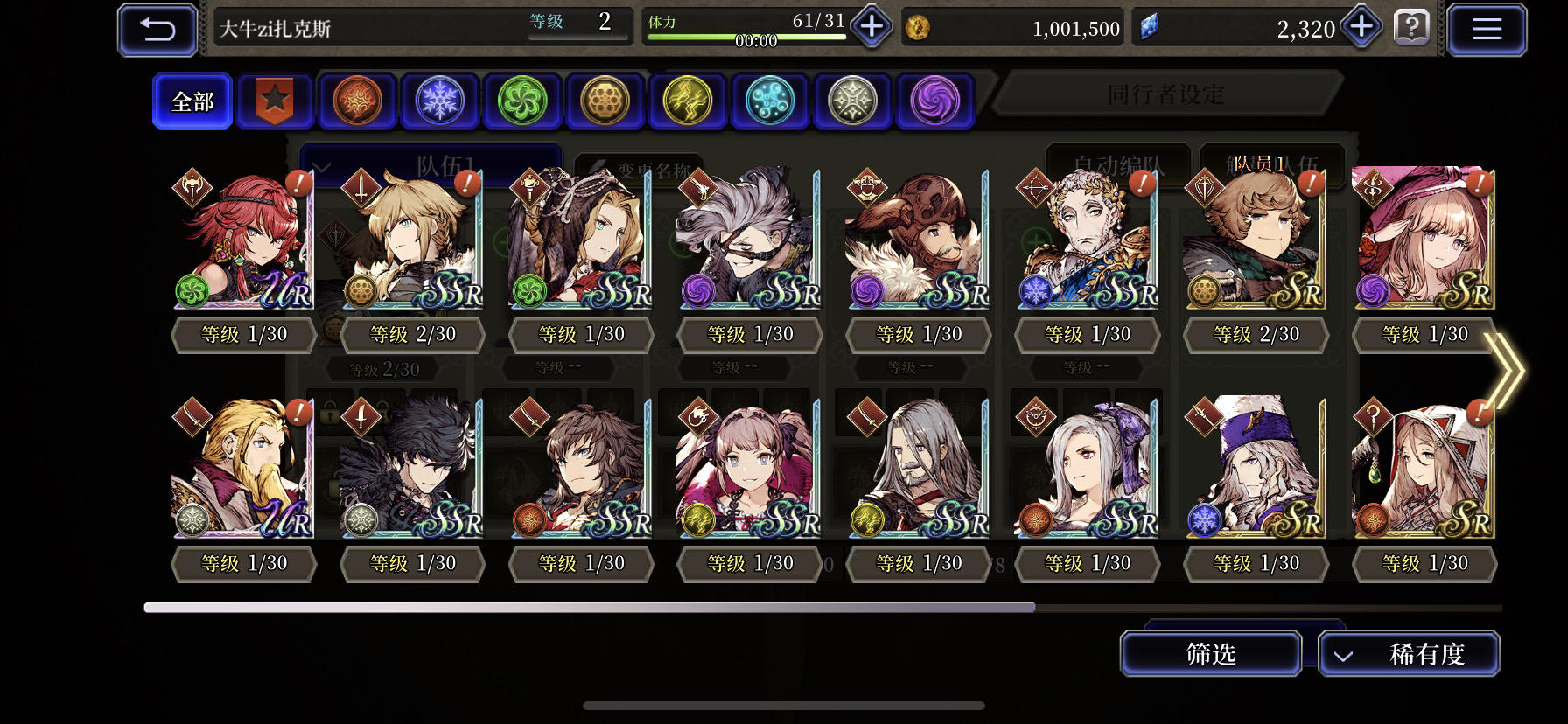Select the fire element filter icon
This screenshot has height=724, width=1568.
coord(357,101)
